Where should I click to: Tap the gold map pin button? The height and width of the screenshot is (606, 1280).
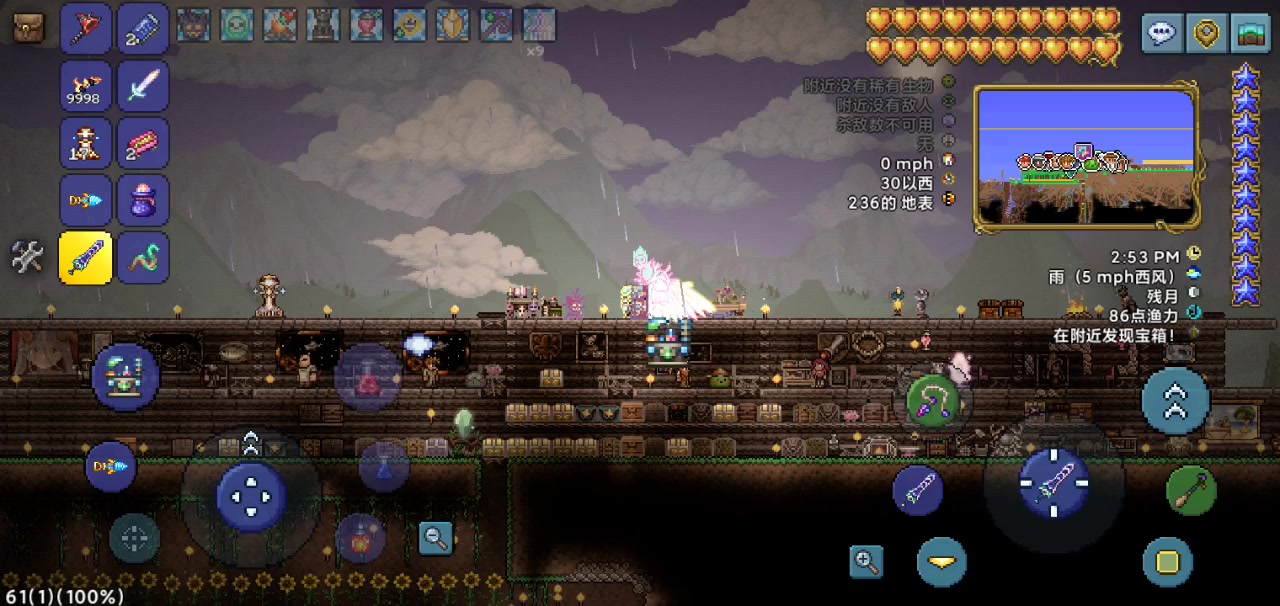click(x=1206, y=33)
